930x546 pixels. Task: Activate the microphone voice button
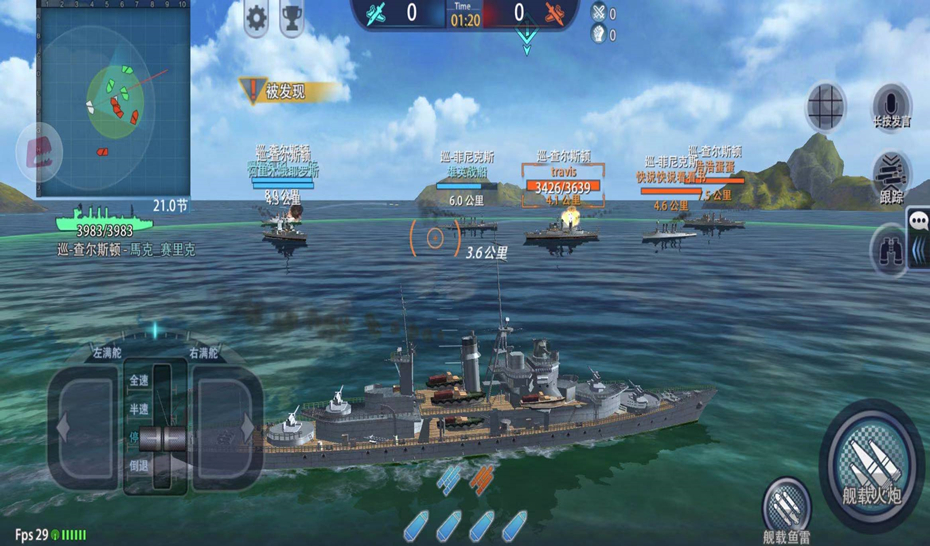[890, 107]
